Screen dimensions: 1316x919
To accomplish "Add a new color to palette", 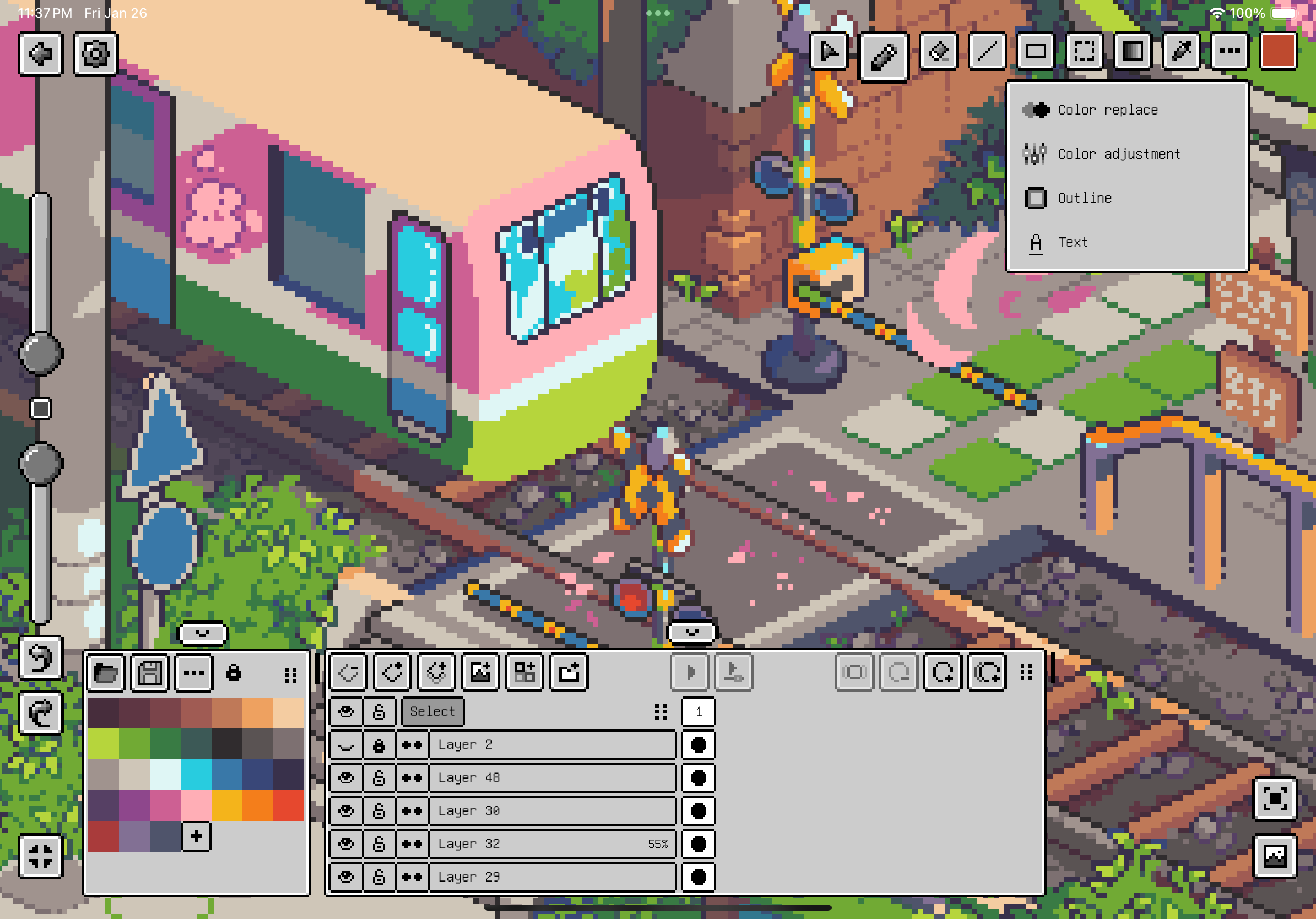I will (x=196, y=836).
